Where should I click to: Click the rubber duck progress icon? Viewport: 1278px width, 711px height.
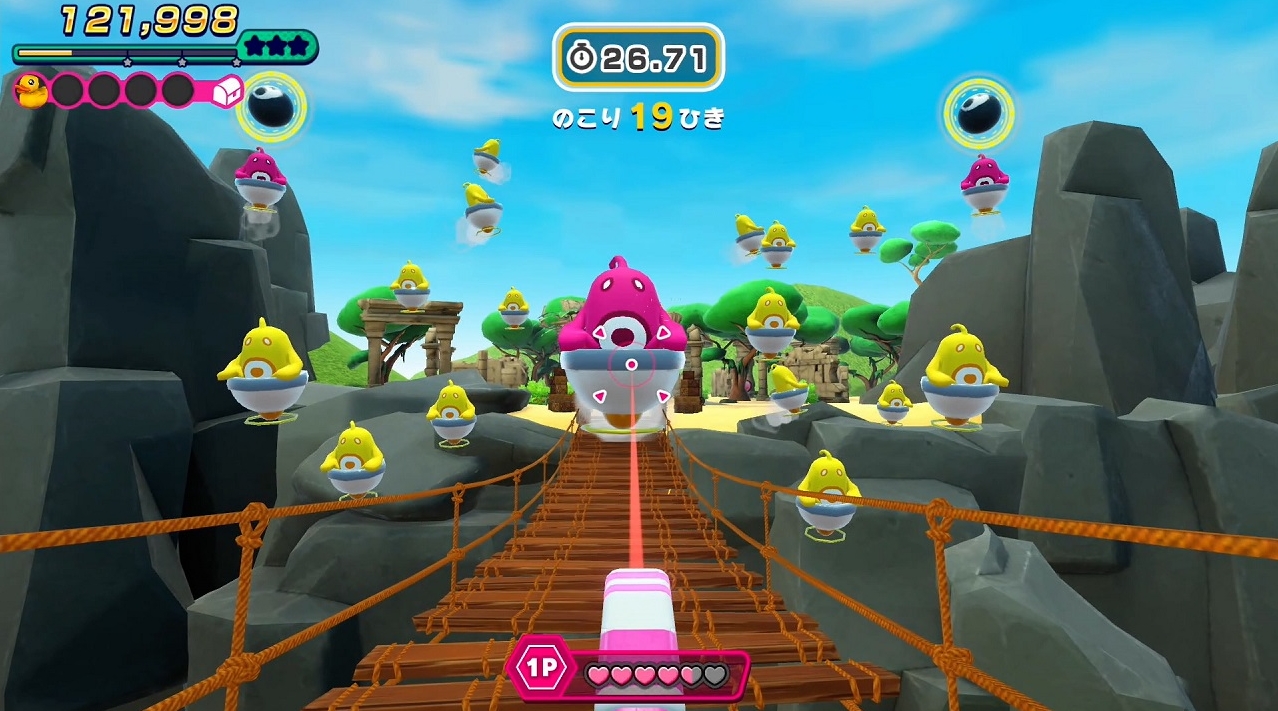pyautogui.click(x=31, y=91)
